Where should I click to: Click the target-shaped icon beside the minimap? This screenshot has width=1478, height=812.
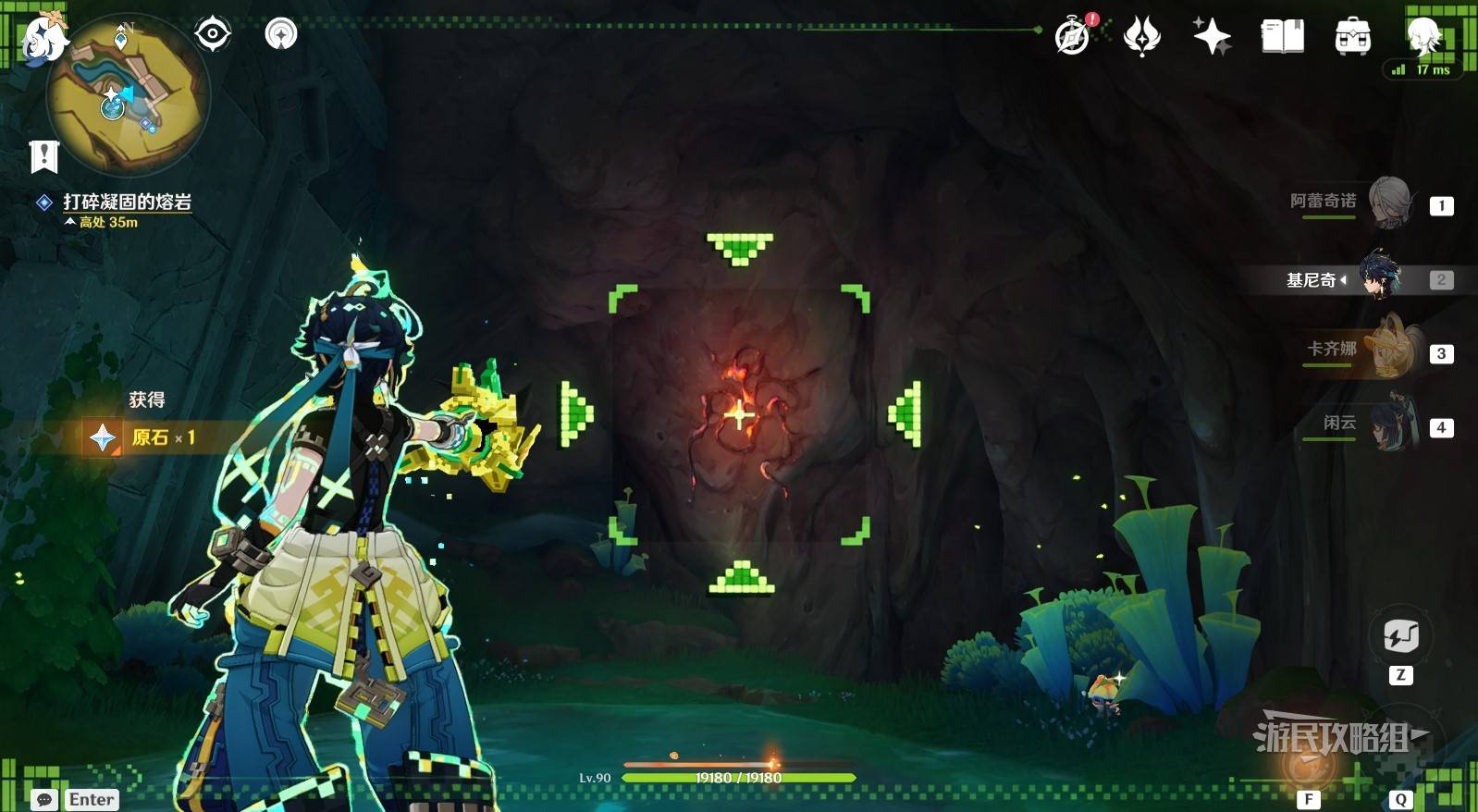click(x=213, y=35)
